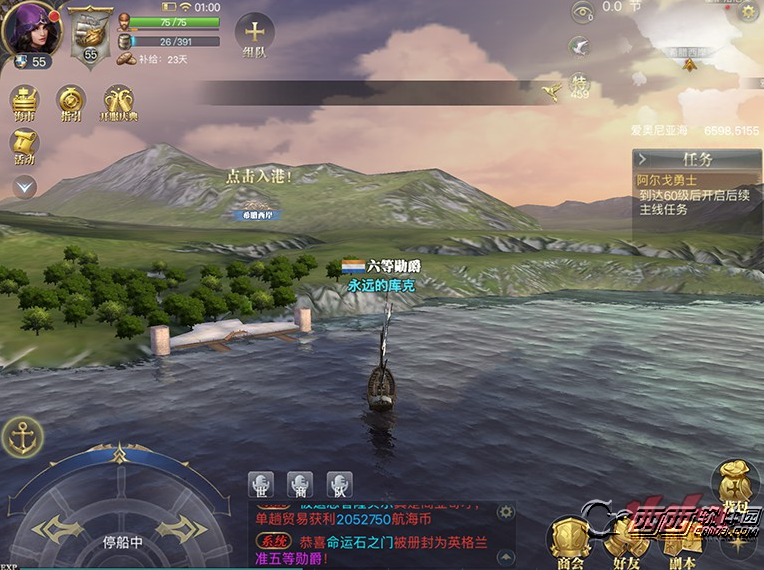Switch to the 世 world chat channel
This screenshot has width=764, height=570.
point(260,486)
